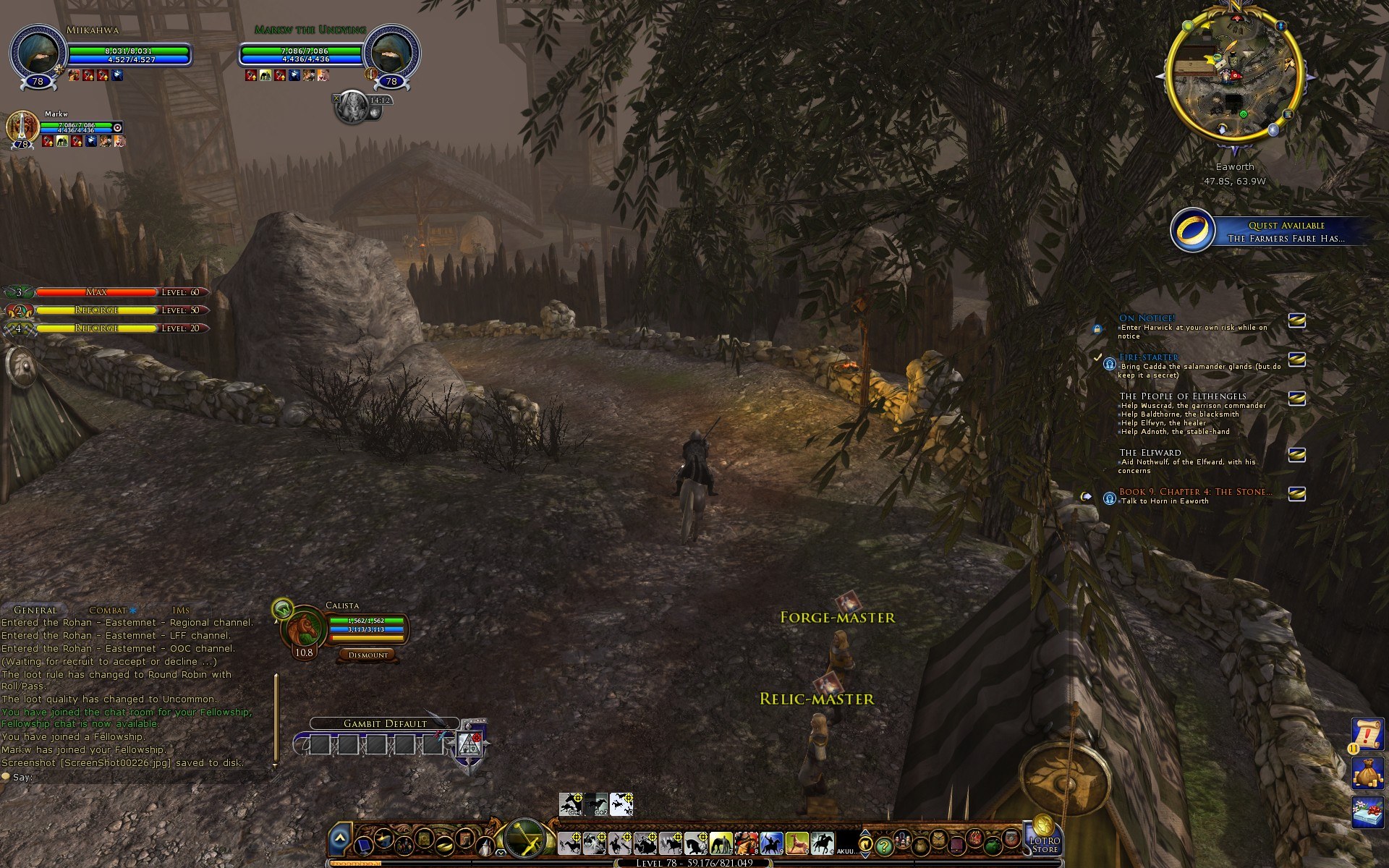This screenshot has width=1389, height=868.
Task: Select Markw the Undying target portrait
Action: point(391,53)
